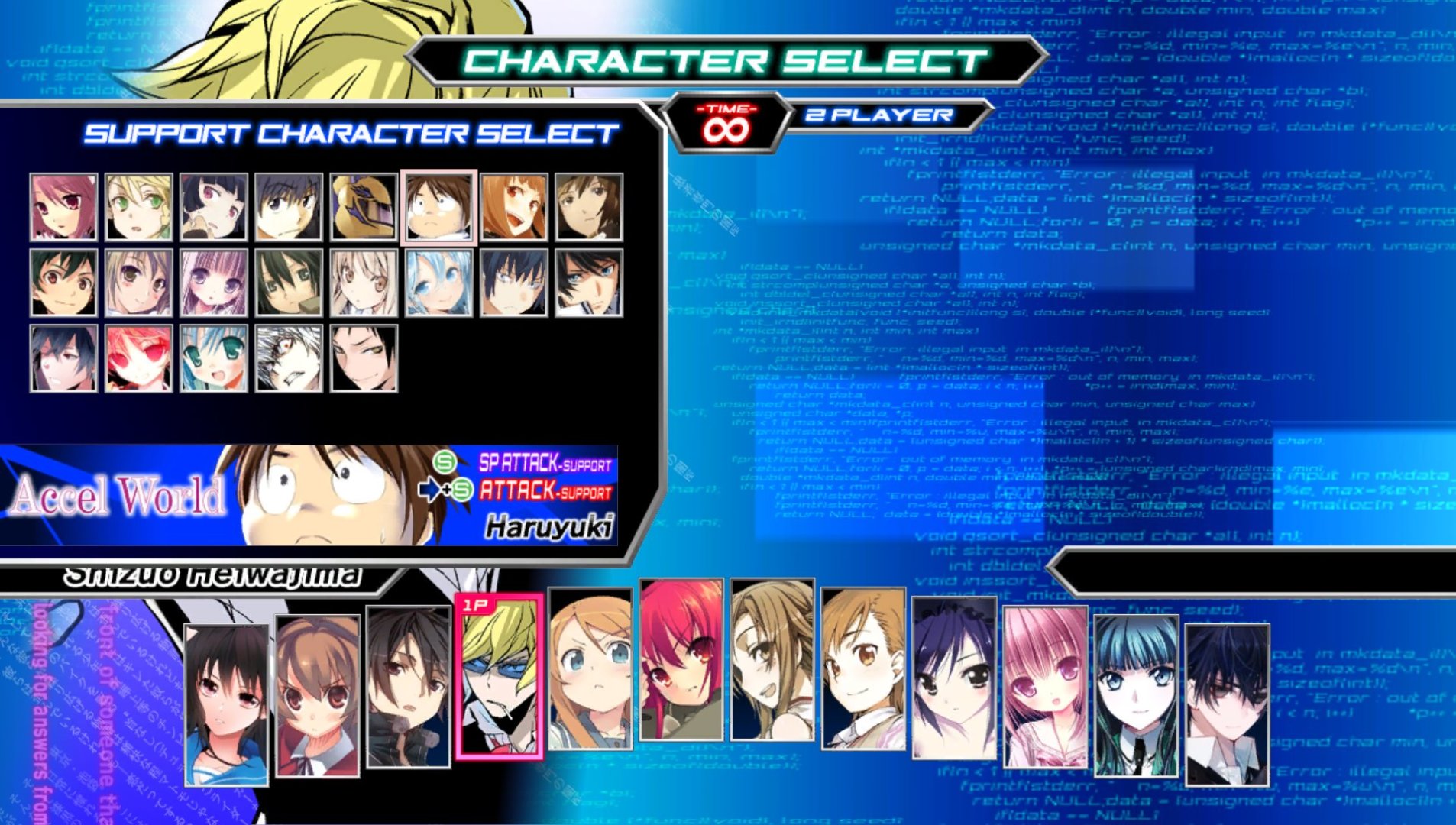Select the teal-haired smiling support girl
The width and height of the screenshot is (1456, 825).
(x=214, y=358)
